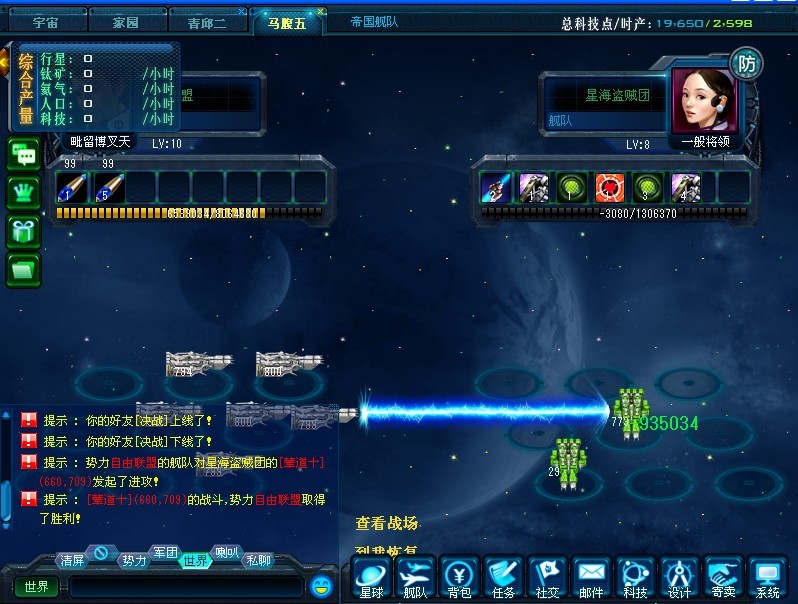This screenshot has height=604, width=798.
Task: Click 查看战场 to view the battlefield
Action: [x=387, y=523]
